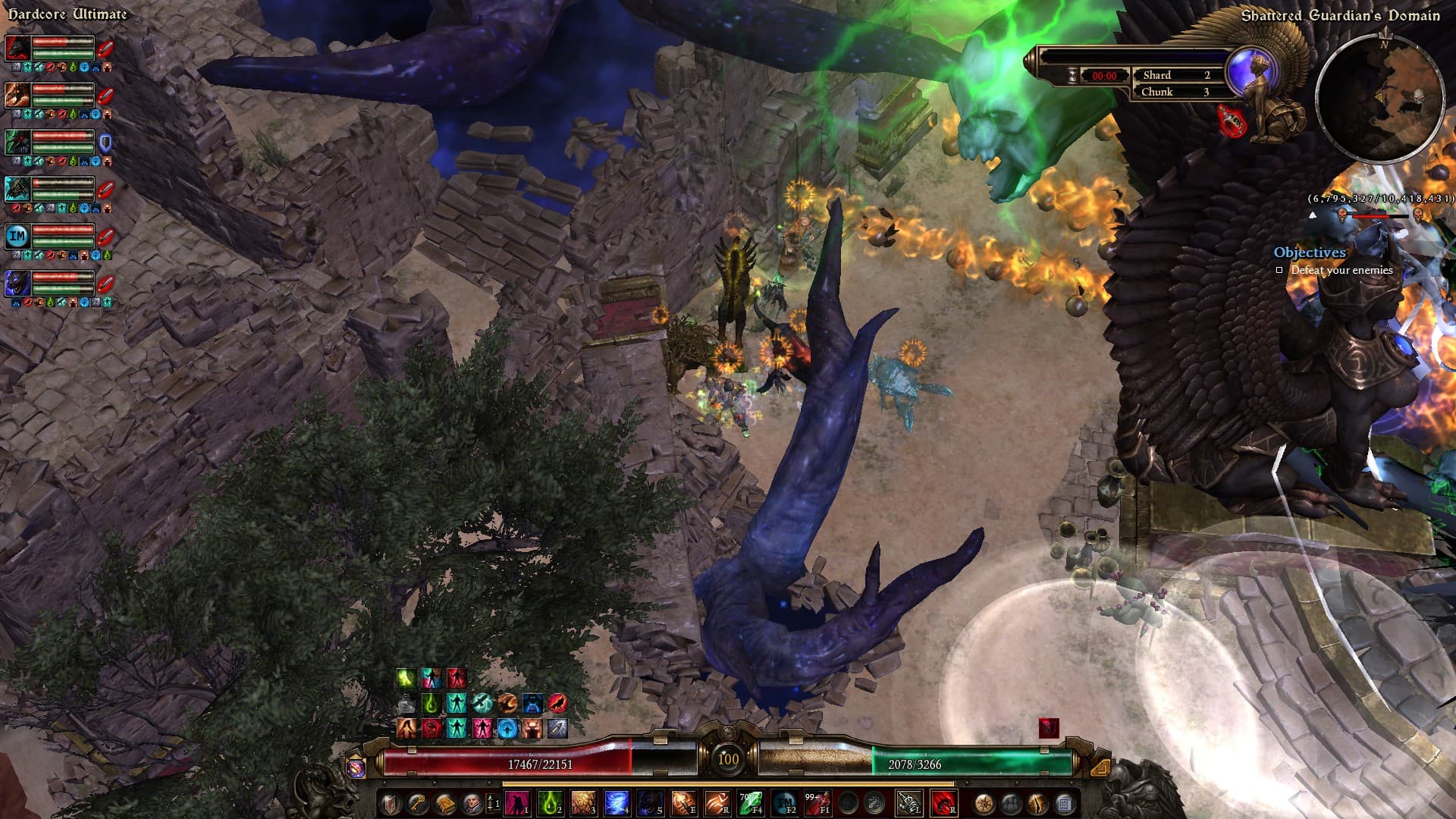This screenshot has width=1456, height=819.
Task: Trigger the dark blue beast skill in slot 5
Action: click(x=650, y=802)
